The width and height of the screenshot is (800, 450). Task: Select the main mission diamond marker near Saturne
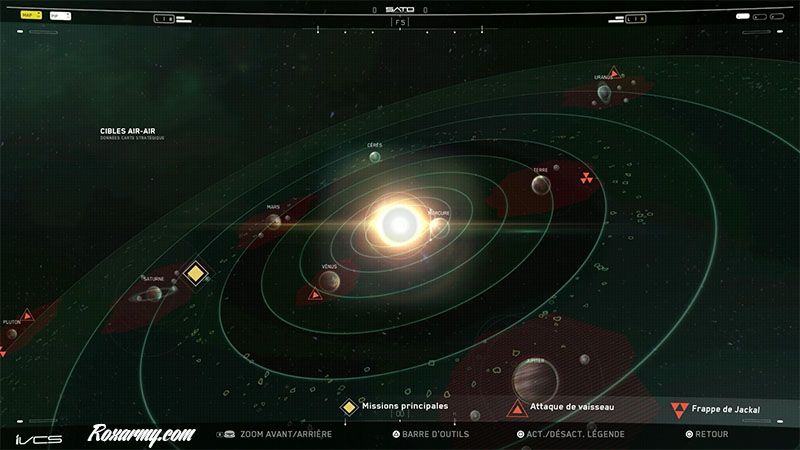pyautogui.click(x=195, y=272)
